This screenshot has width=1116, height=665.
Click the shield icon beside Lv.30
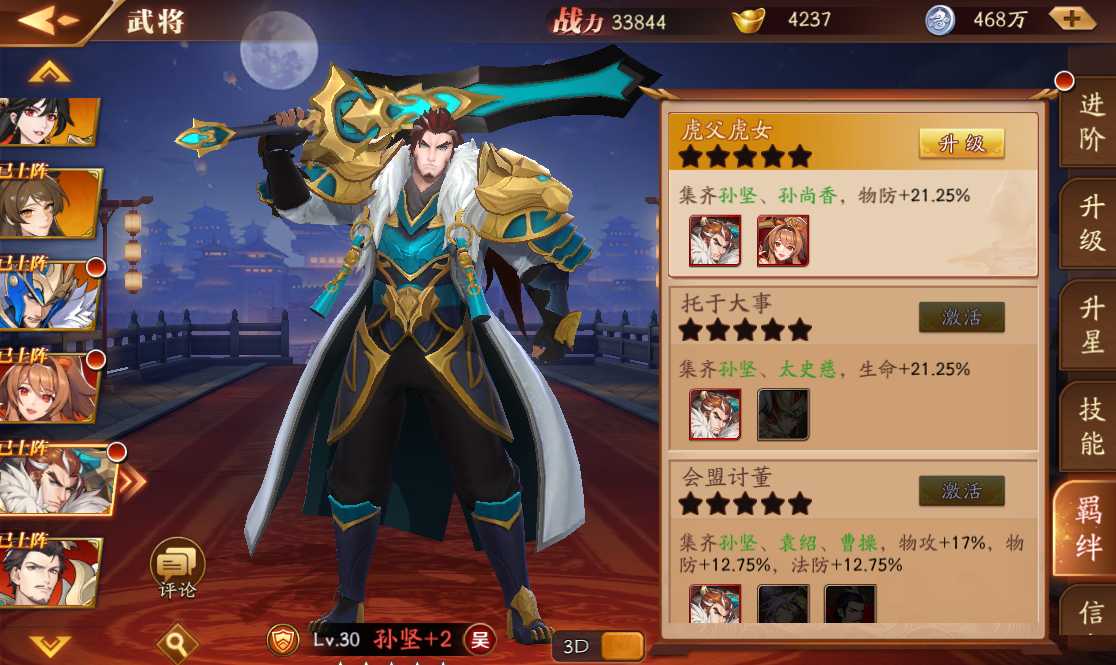coord(285,639)
